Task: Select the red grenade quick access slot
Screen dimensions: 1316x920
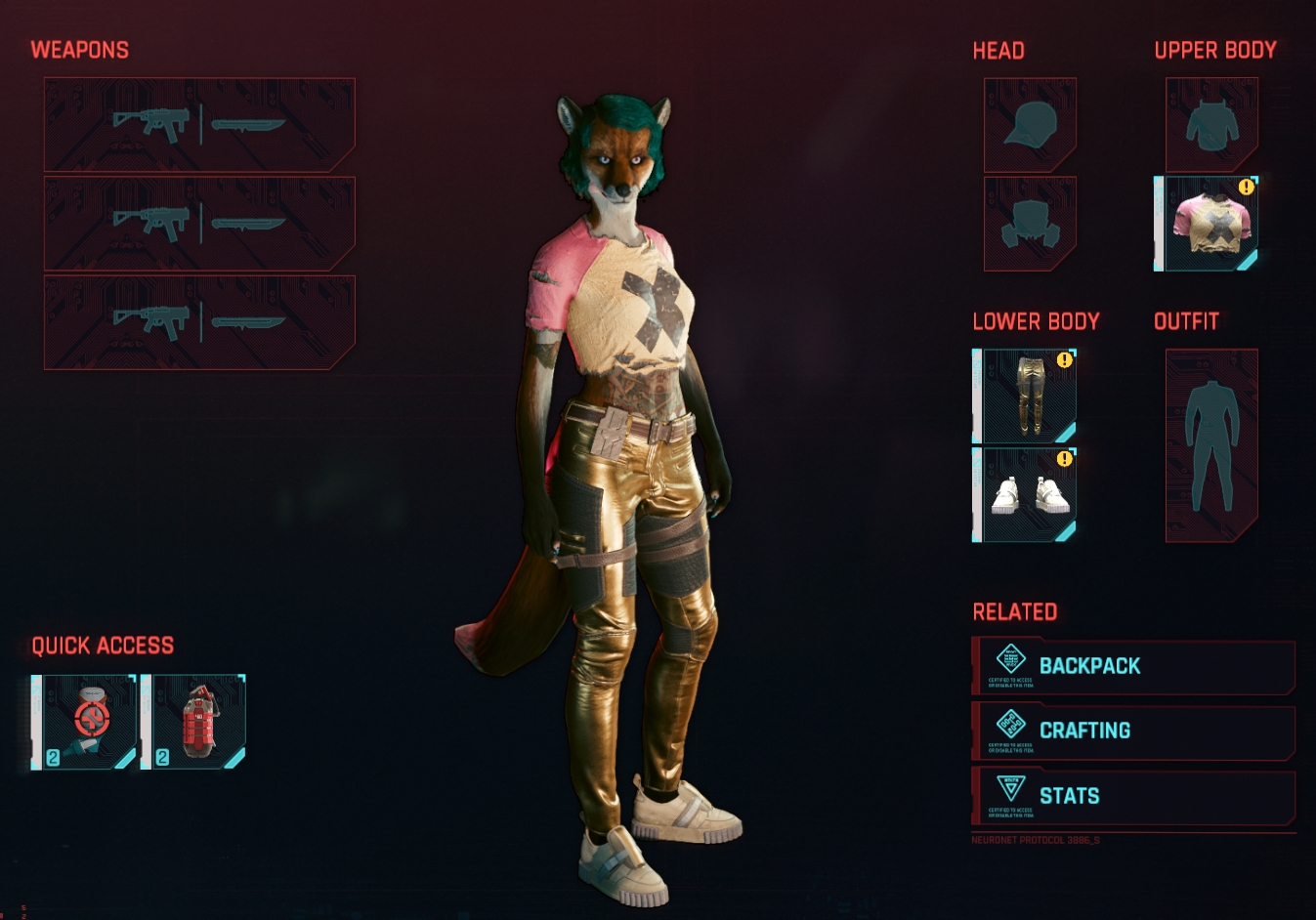Action: (194, 722)
